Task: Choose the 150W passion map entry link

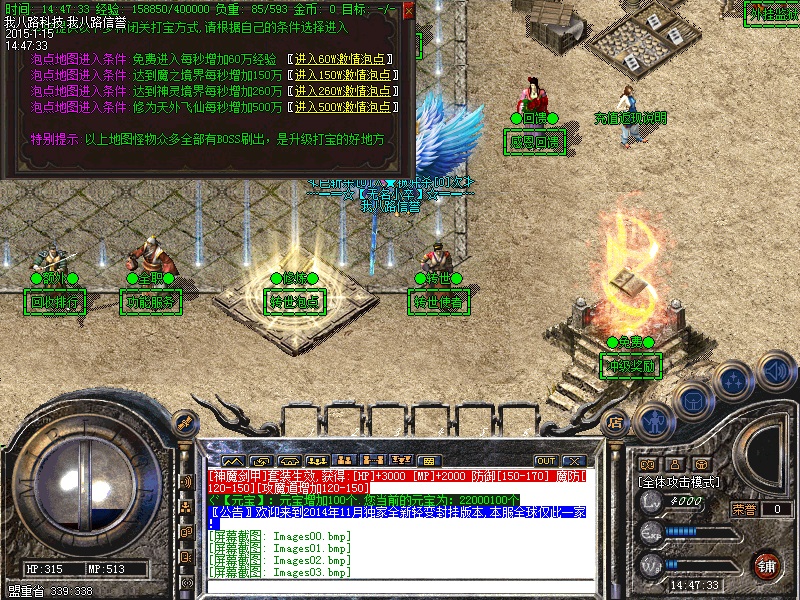Action: 343,75
